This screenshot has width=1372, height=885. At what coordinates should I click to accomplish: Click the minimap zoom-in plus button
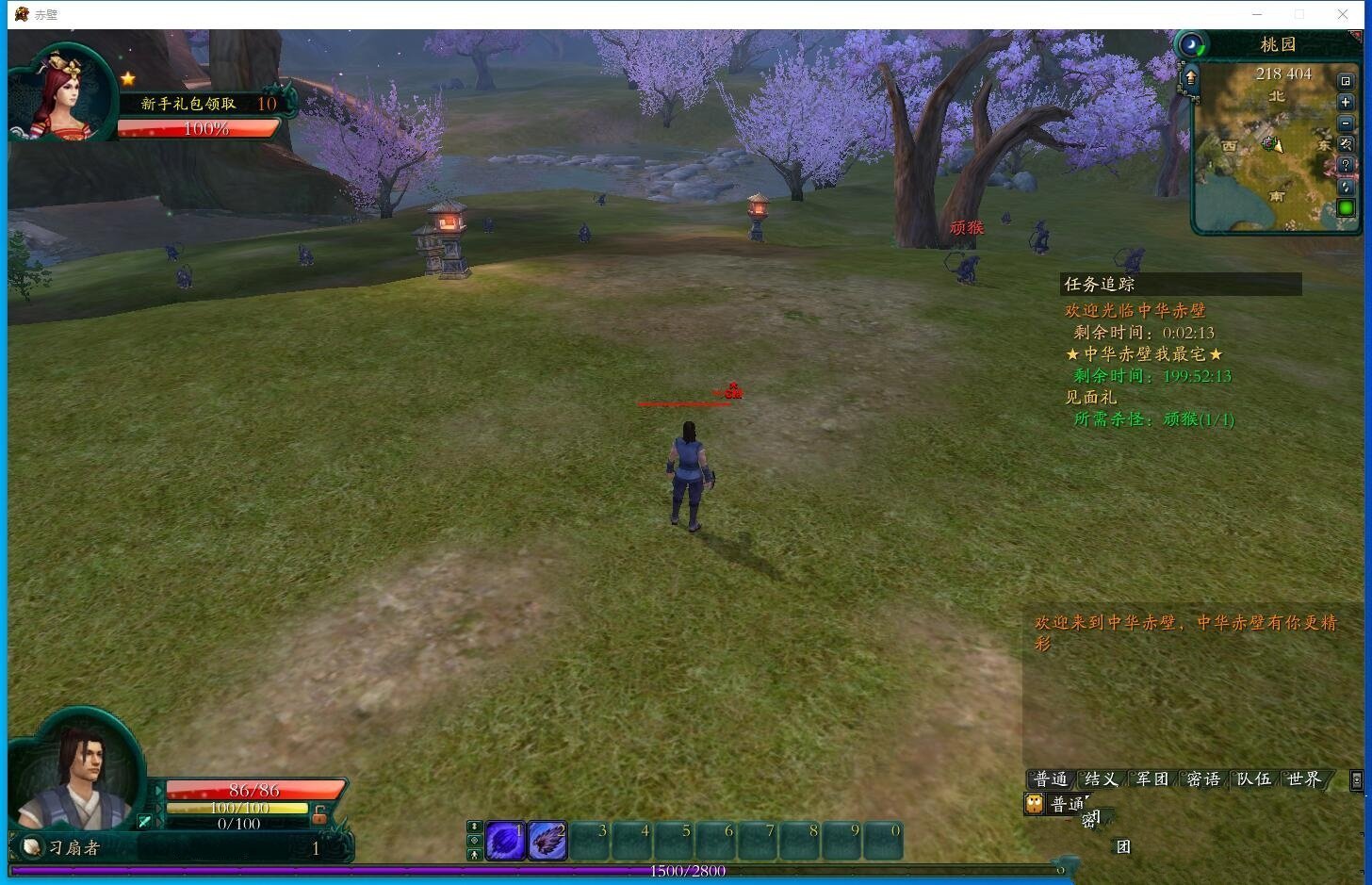click(x=1346, y=102)
